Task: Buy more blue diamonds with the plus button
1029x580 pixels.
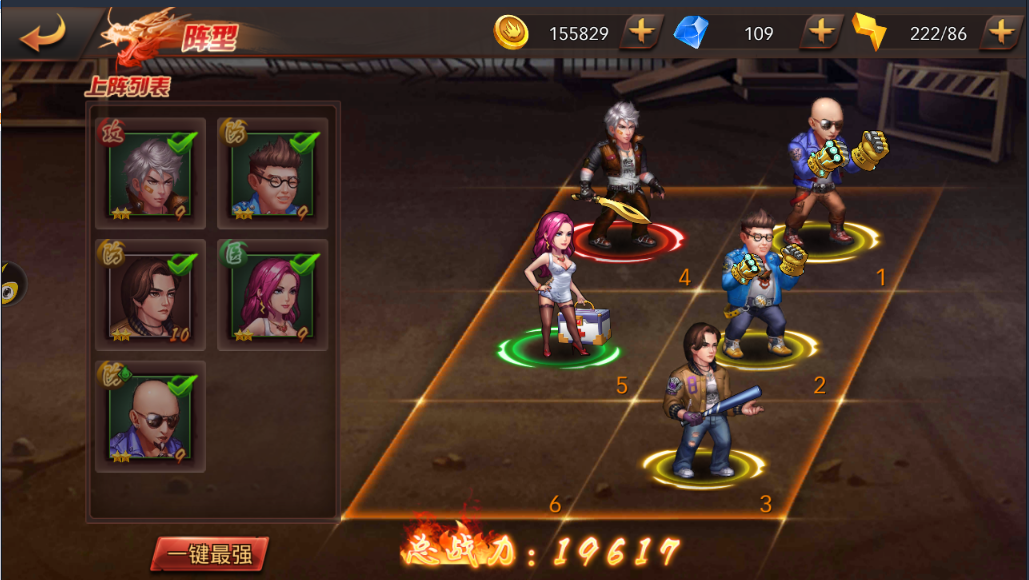Action: pyautogui.click(x=821, y=32)
